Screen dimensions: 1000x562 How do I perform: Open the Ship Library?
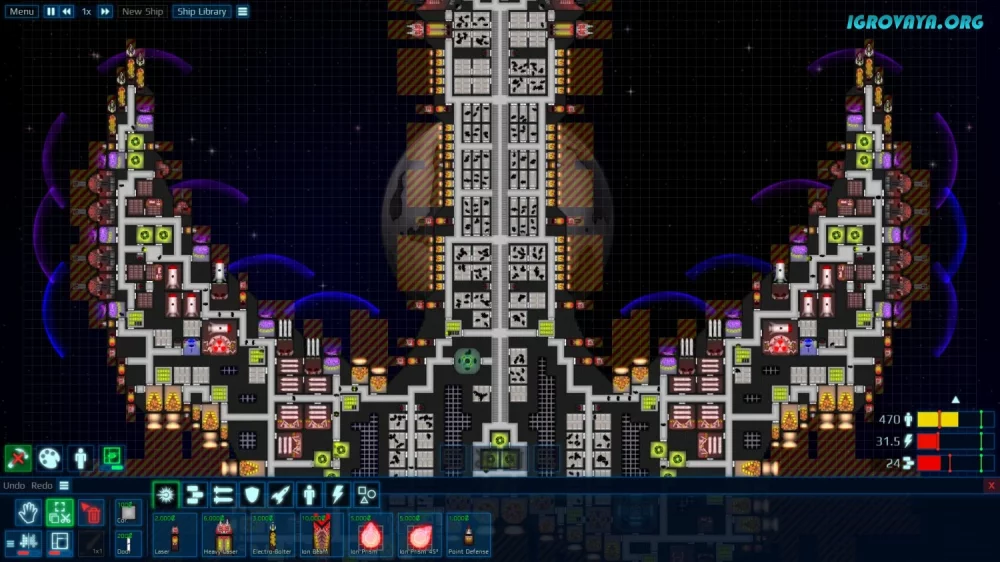[200, 12]
